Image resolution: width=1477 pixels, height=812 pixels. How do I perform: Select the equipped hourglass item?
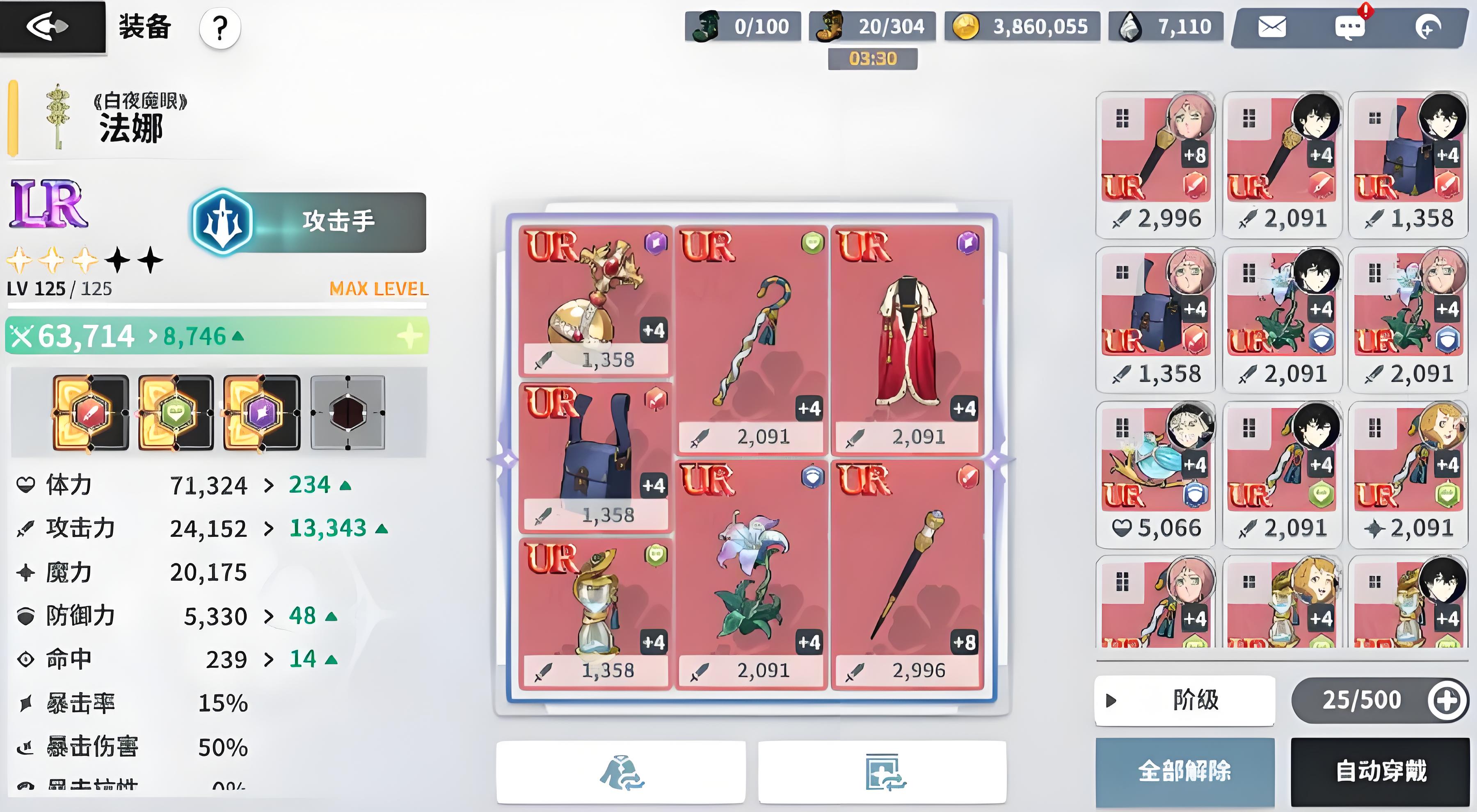pyautogui.click(x=595, y=612)
